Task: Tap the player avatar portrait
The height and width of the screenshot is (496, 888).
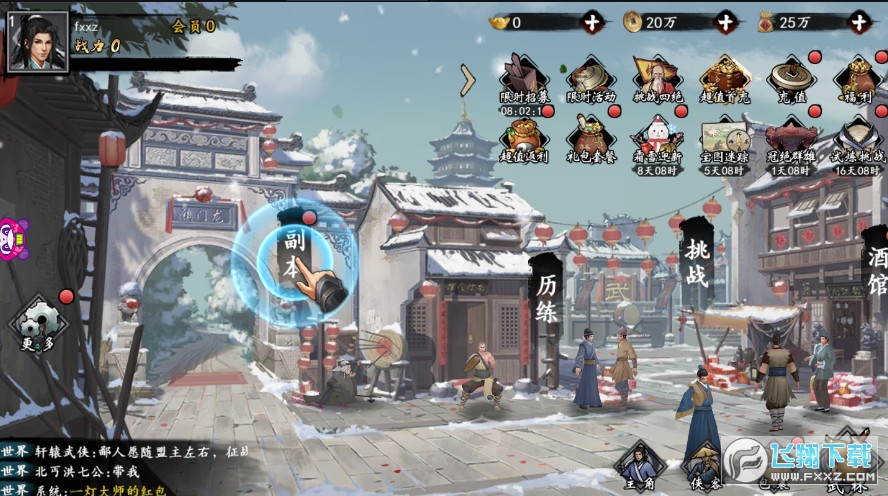Action: pyautogui.click(x=38, y=41)
